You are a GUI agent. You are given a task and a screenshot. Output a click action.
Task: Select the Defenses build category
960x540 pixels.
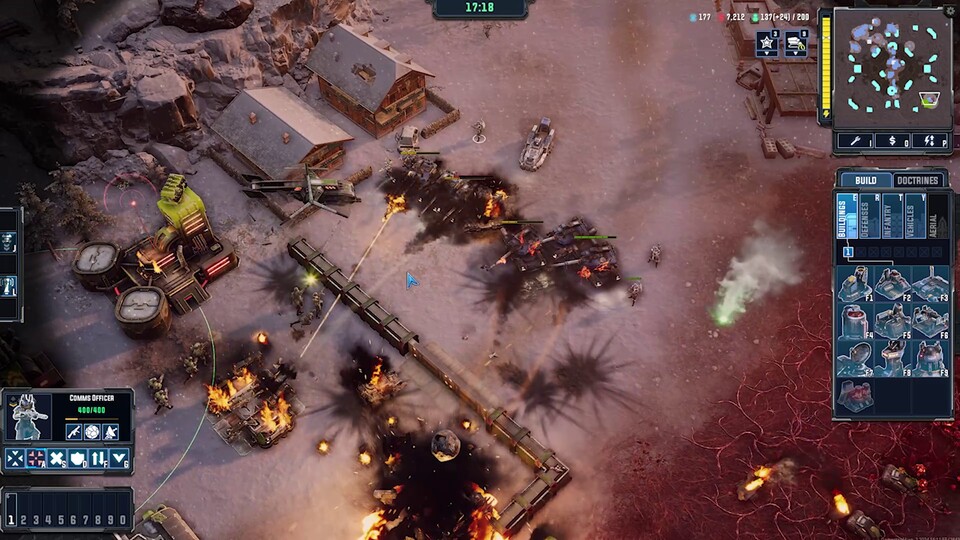pos(868,216)
